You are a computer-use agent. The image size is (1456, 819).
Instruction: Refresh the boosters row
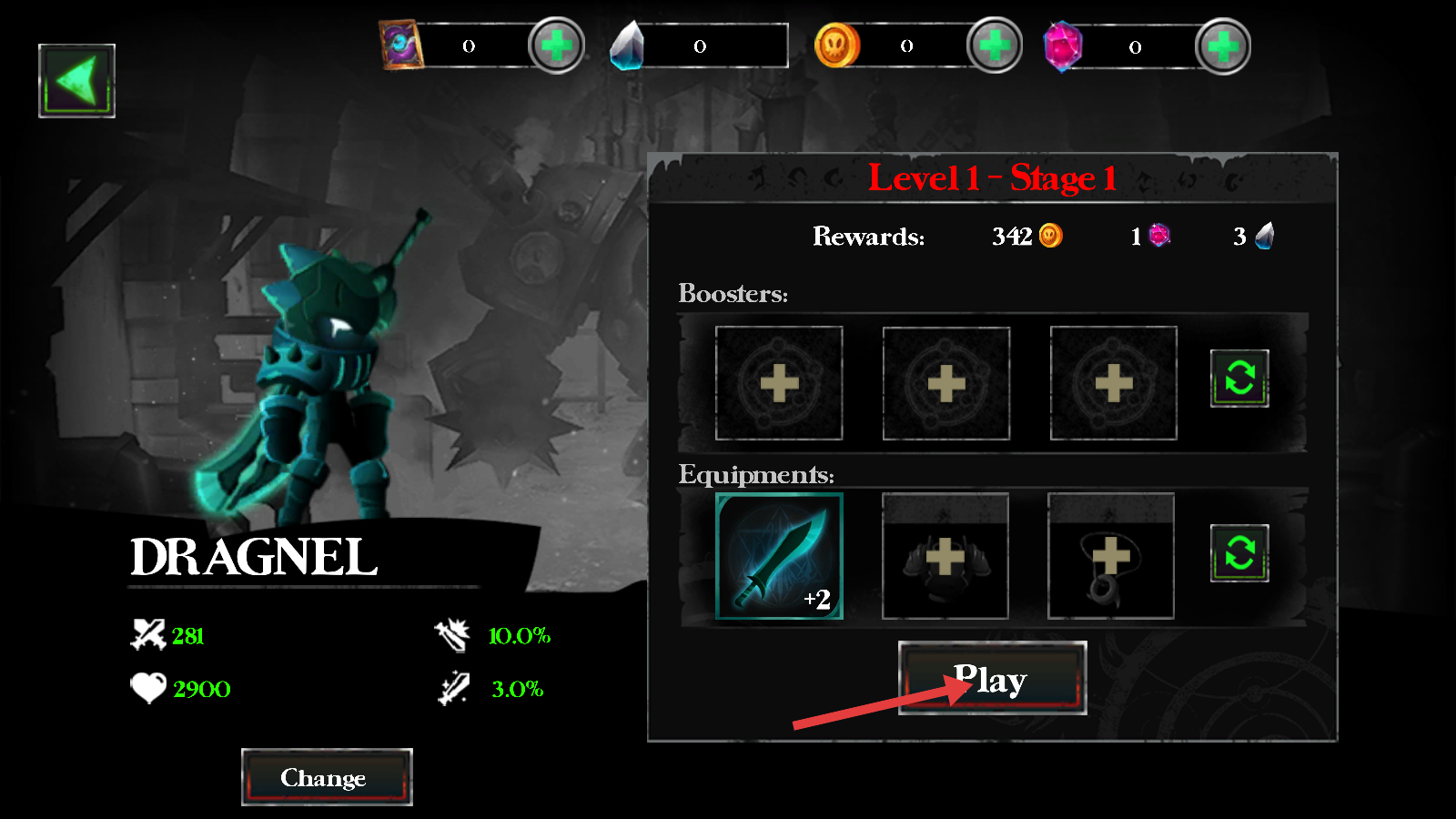tap(1239, 378)
